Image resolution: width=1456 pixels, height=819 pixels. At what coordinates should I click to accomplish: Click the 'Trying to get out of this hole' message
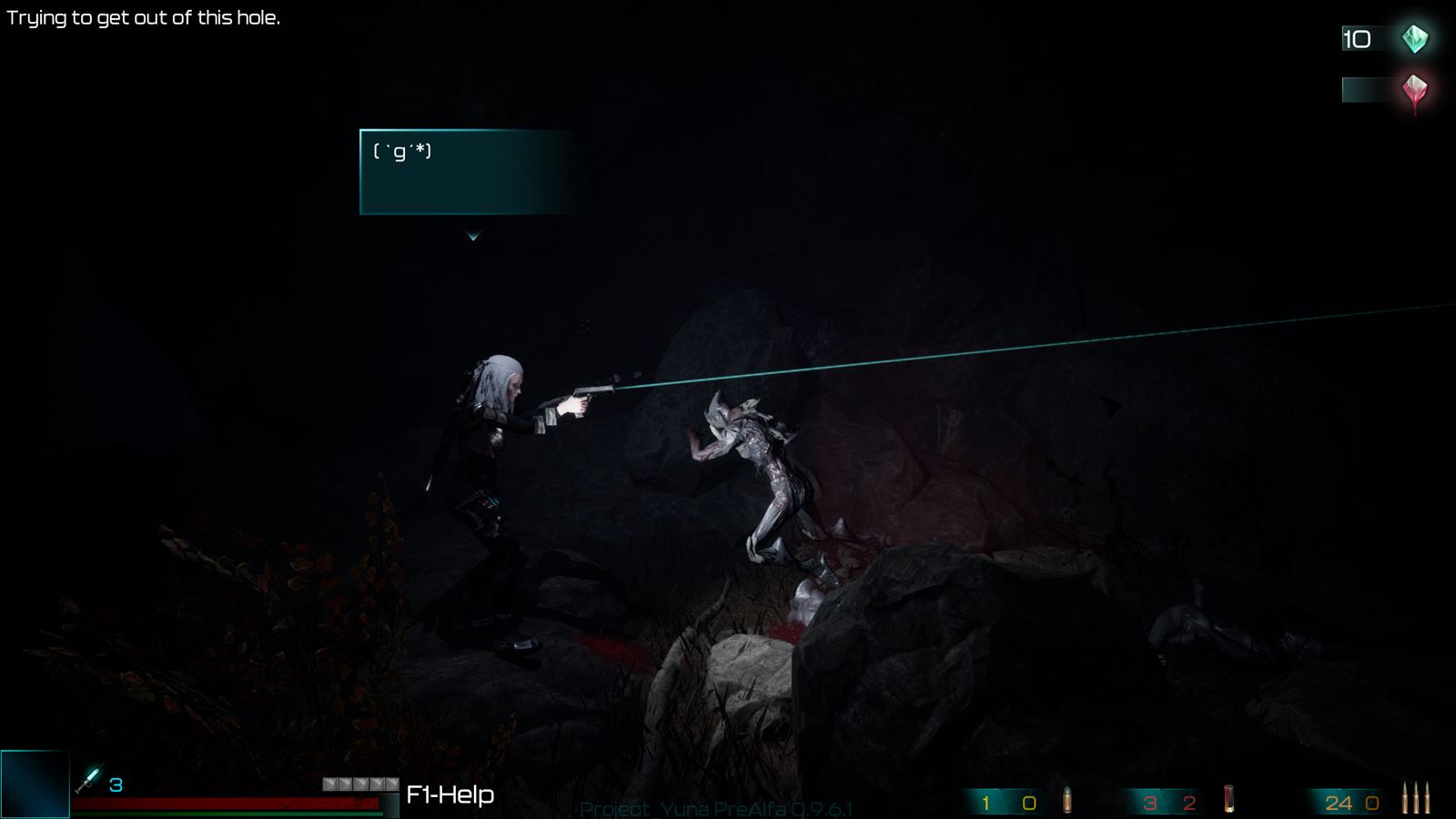(x=146, y=15)
